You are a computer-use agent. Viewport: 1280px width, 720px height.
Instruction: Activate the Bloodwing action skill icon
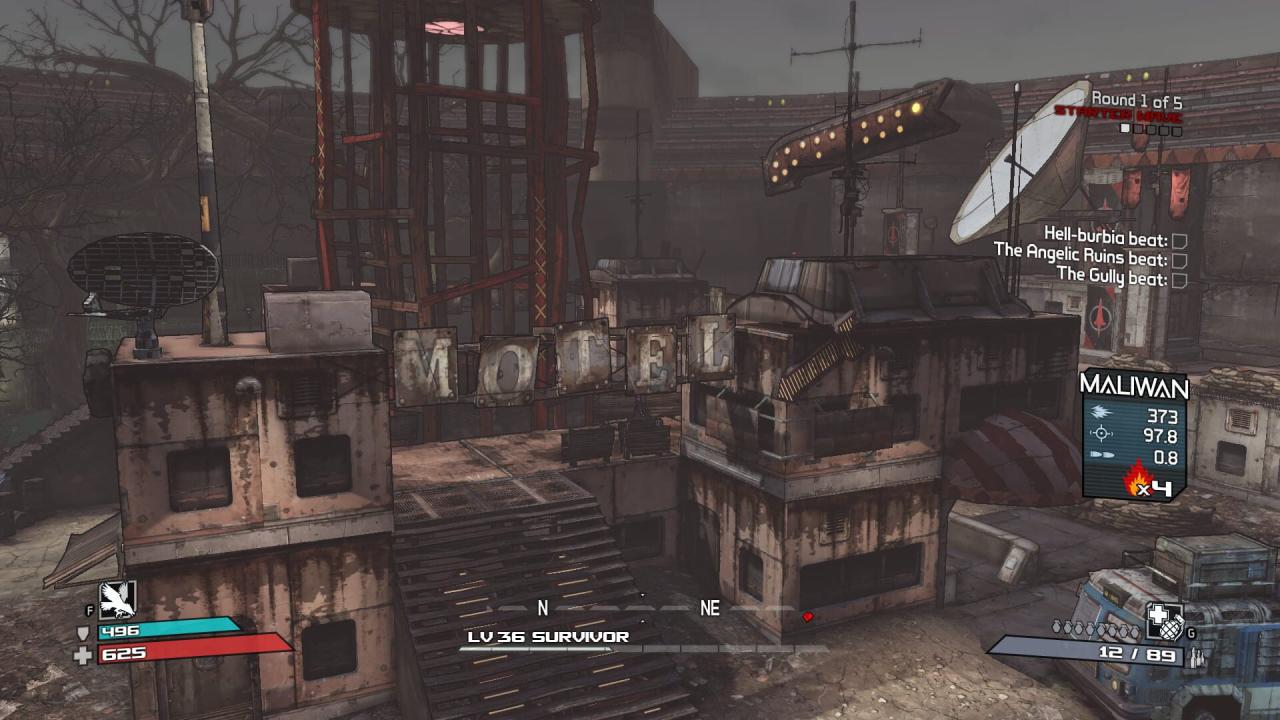coord(117,599)
